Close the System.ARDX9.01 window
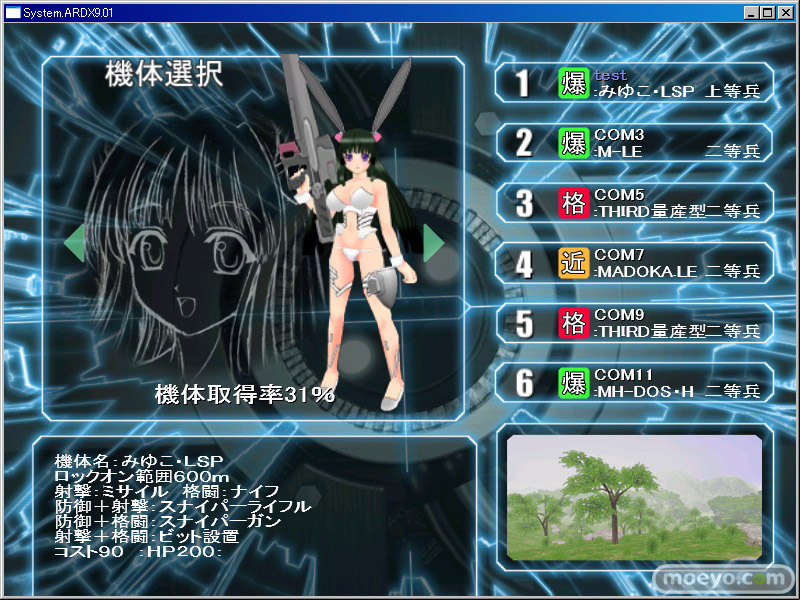 pos(787,12)
